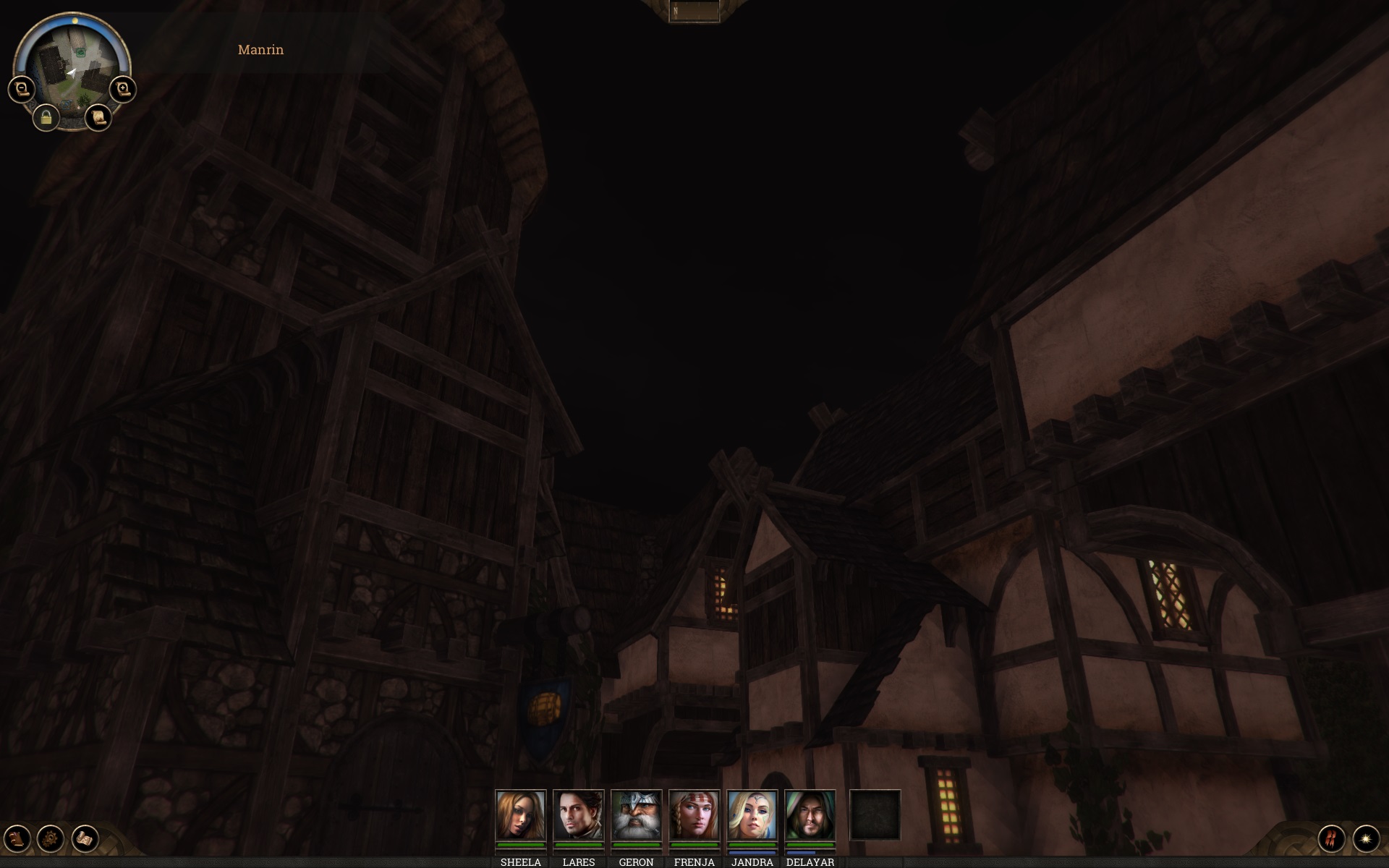This screenshot has height=868, width=1389.
Task: Select Delayar's portrait
Action: [810, 815]
